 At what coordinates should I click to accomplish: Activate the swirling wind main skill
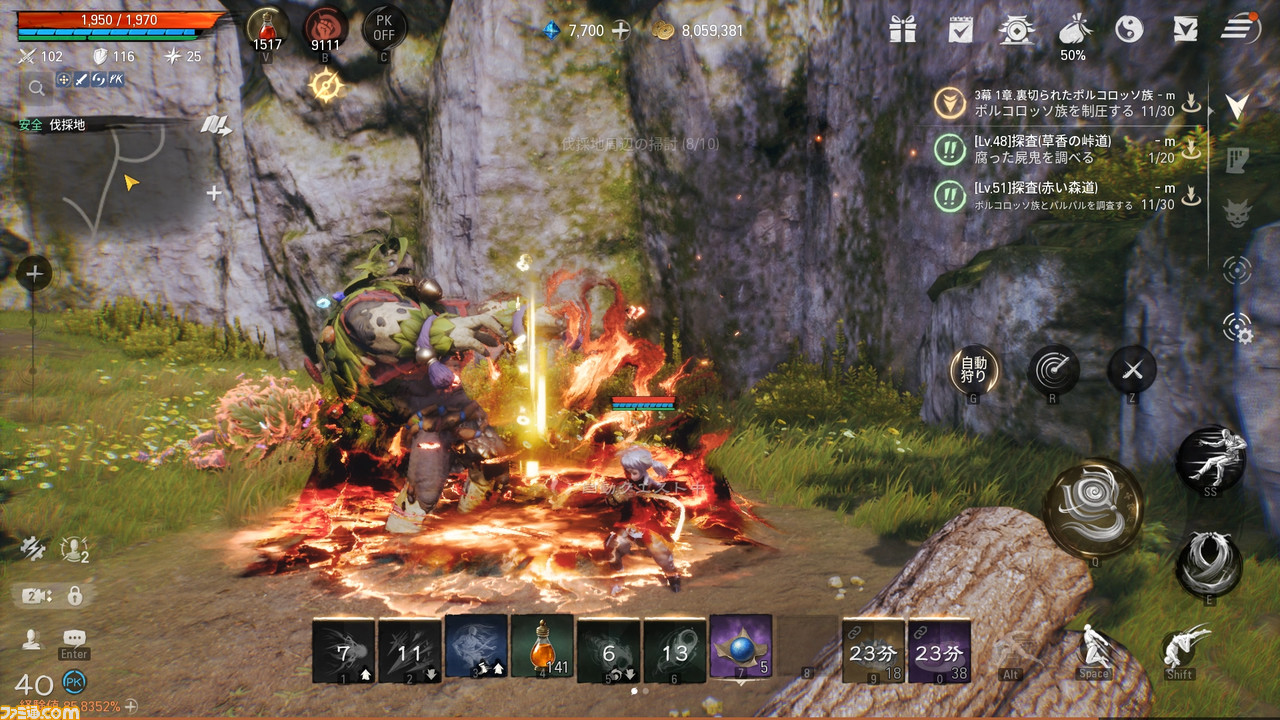[x=1093, y=508]
